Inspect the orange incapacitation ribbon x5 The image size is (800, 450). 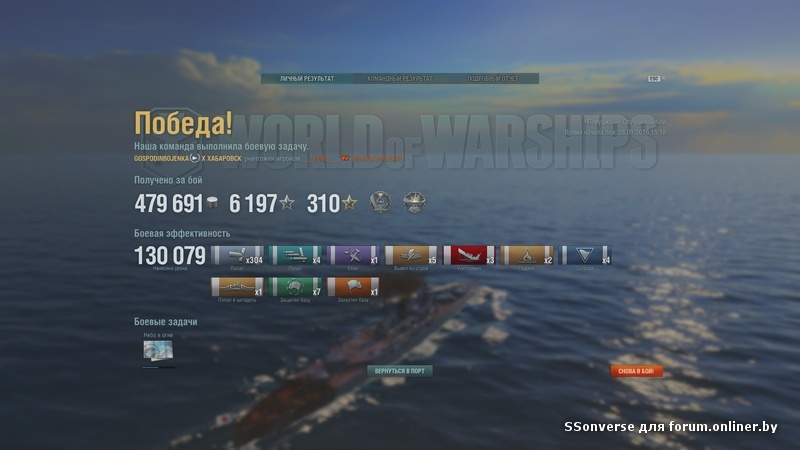[411, 255]
